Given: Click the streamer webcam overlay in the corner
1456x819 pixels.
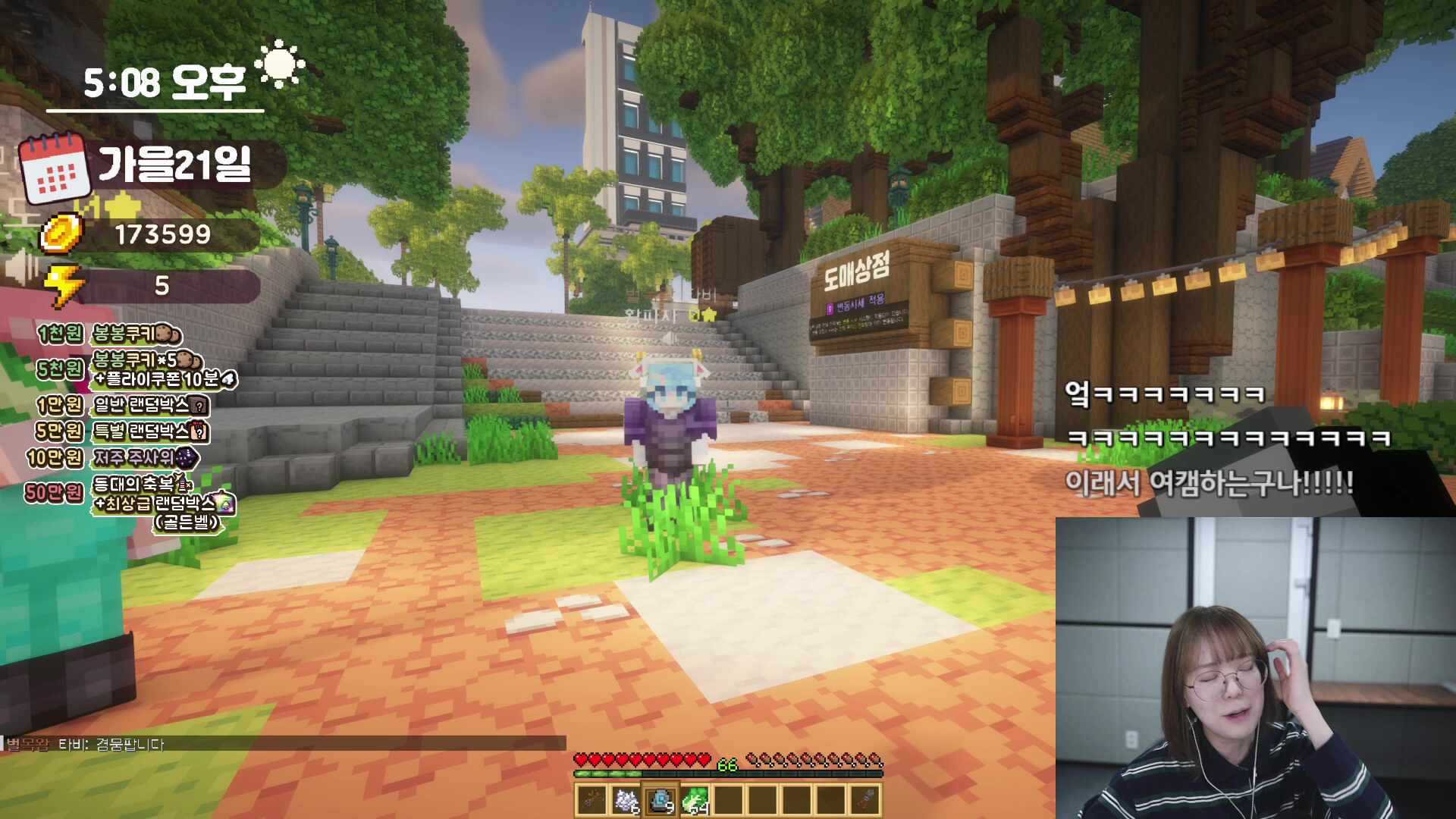Looking at the screenshot, I should (x=1255, y=667).
